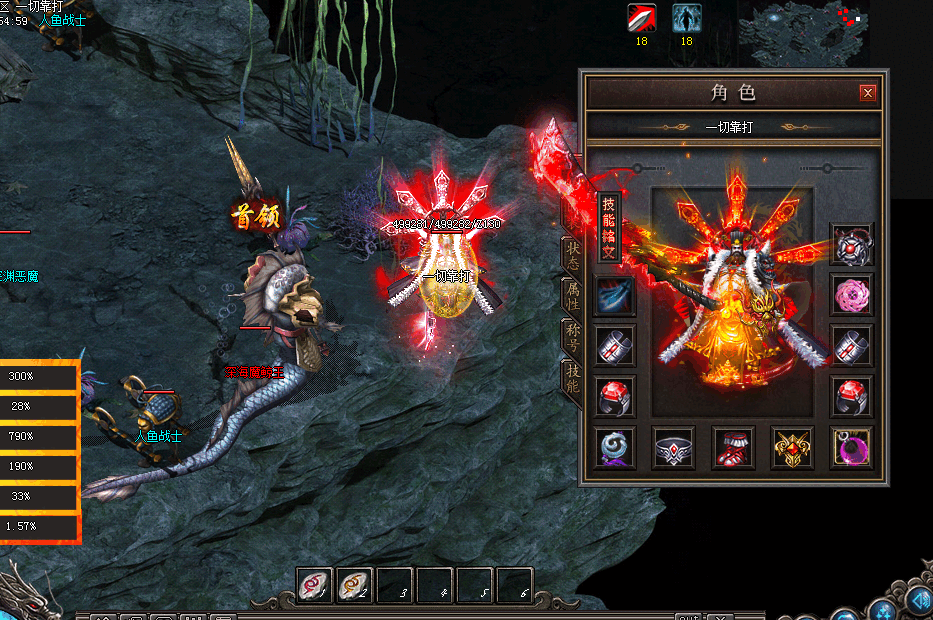Switch to the 属性 attributes tab
933x620 pixels.
tap(573, 297)
